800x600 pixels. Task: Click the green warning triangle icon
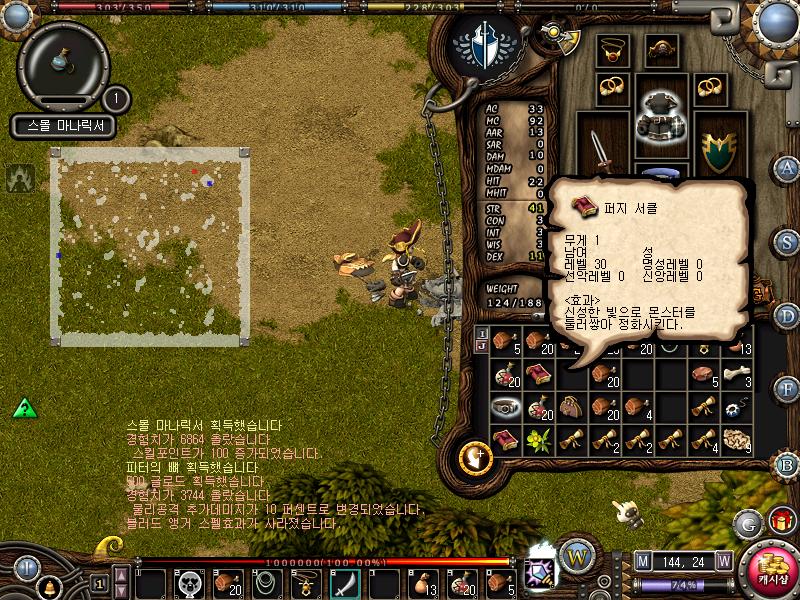(25, 408)
